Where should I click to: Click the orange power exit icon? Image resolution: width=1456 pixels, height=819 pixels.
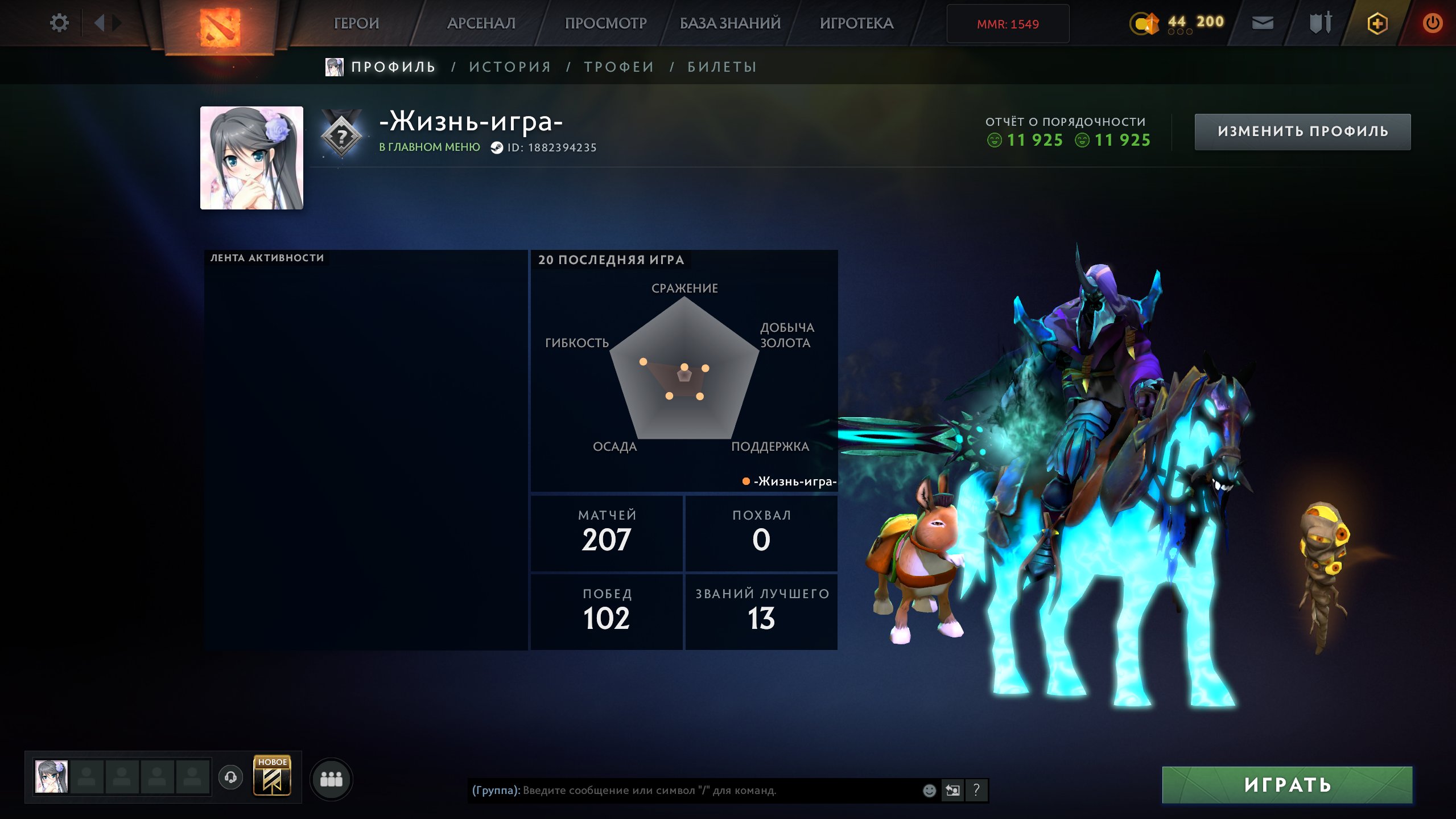(x=1434, y=23)
